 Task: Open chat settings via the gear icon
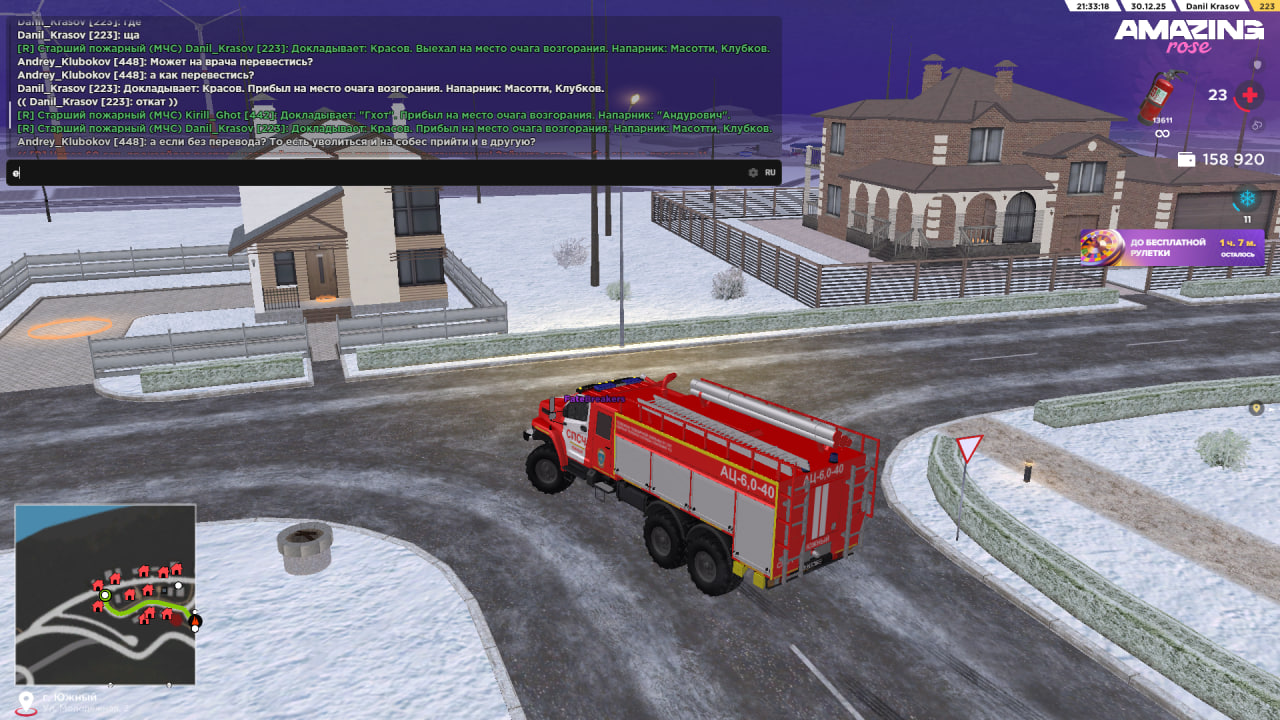(x=753, y=173)
